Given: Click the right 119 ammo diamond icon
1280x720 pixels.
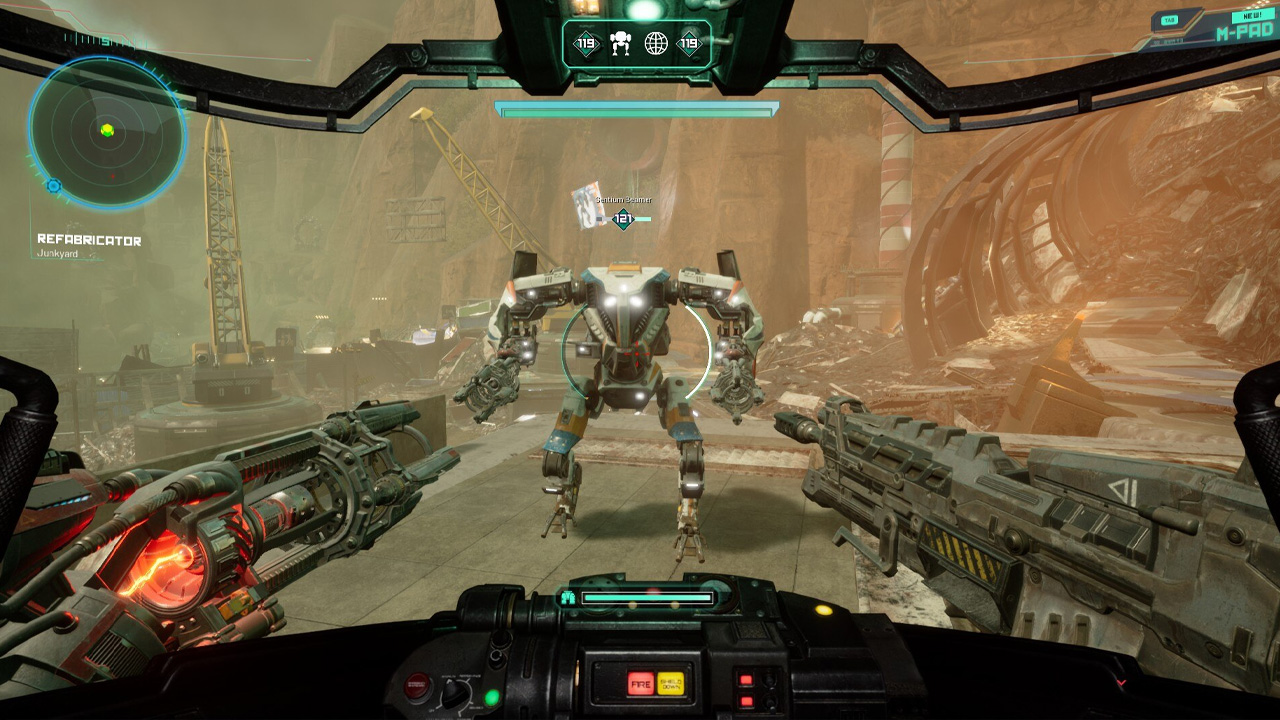Looking at the screenshot, I should pos(692,43).
